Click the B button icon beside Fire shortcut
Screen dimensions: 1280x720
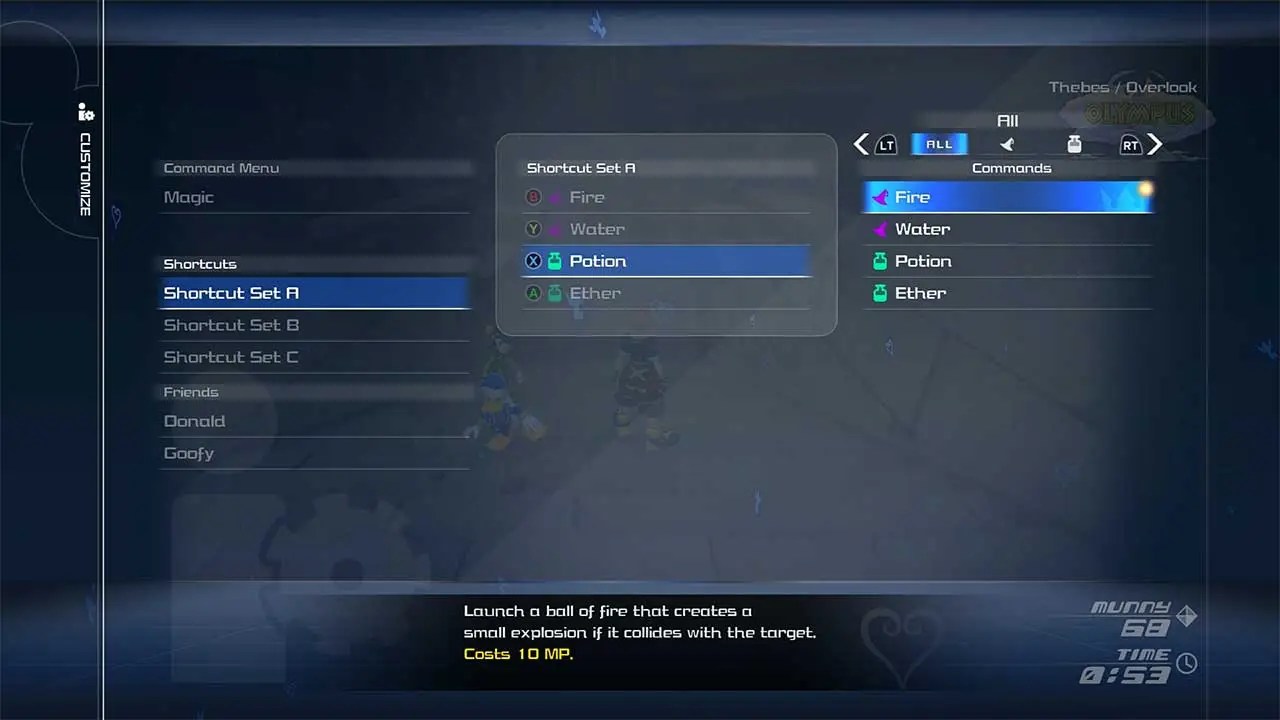533,197
